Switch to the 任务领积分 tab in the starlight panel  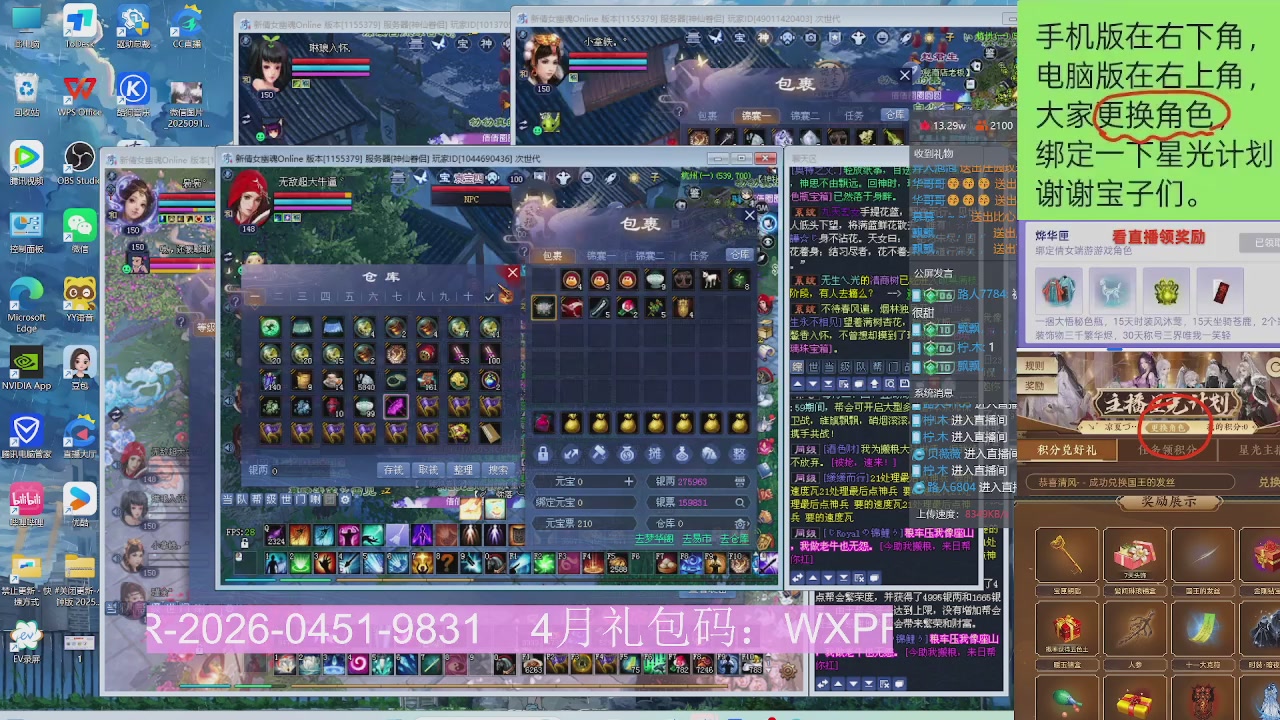click(1167, 450)
